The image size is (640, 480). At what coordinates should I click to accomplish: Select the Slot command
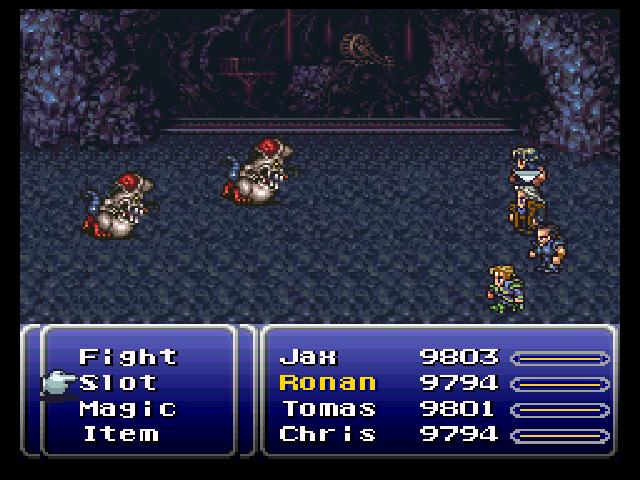point(118,383)
